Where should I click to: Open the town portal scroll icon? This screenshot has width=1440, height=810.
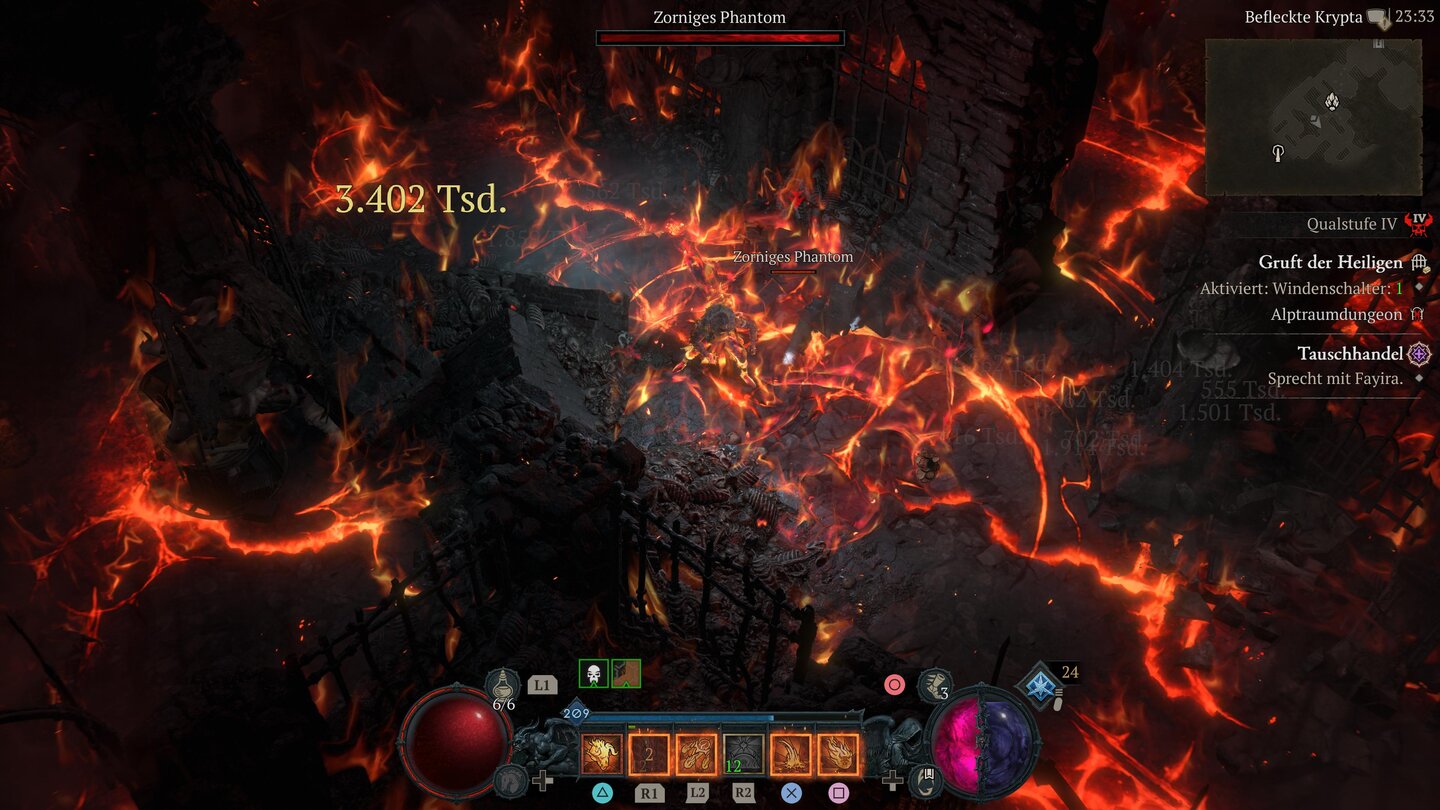928,779
